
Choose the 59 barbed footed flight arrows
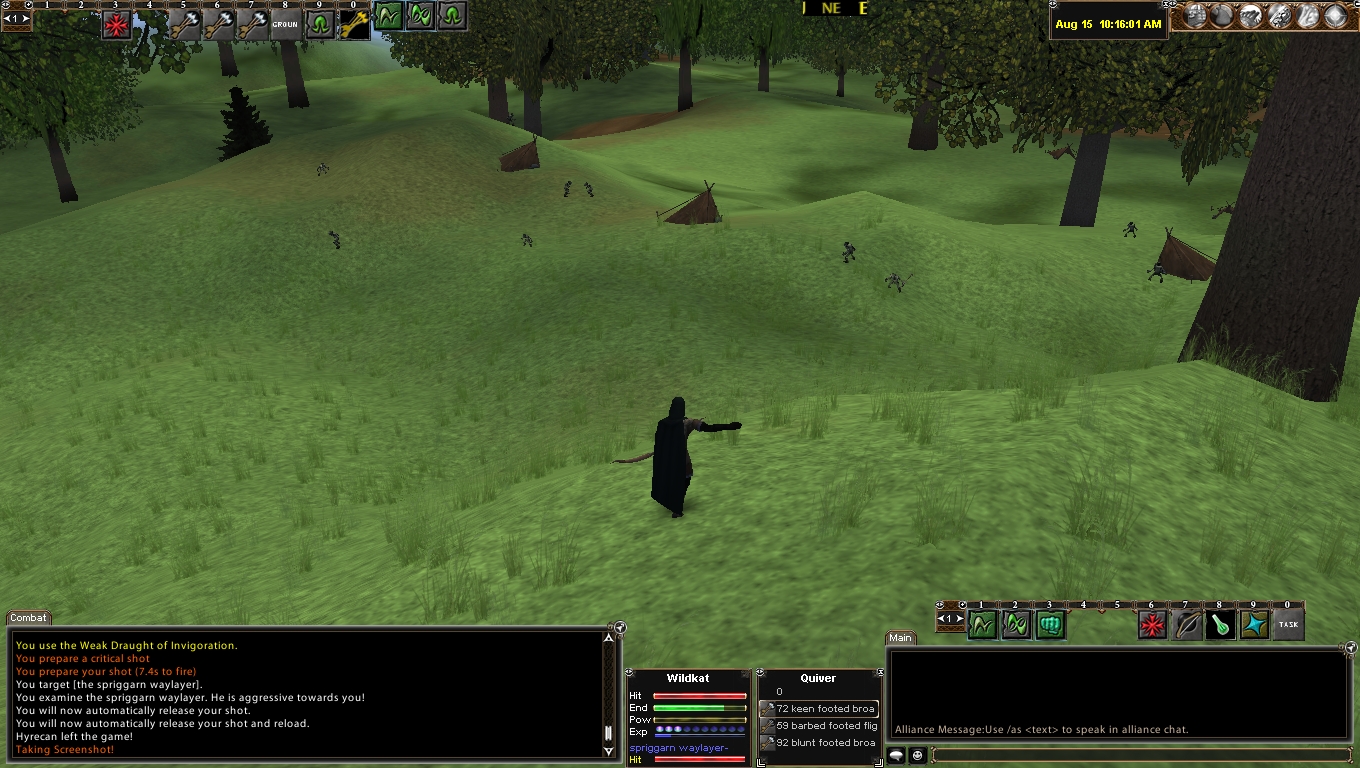[819, 726]
